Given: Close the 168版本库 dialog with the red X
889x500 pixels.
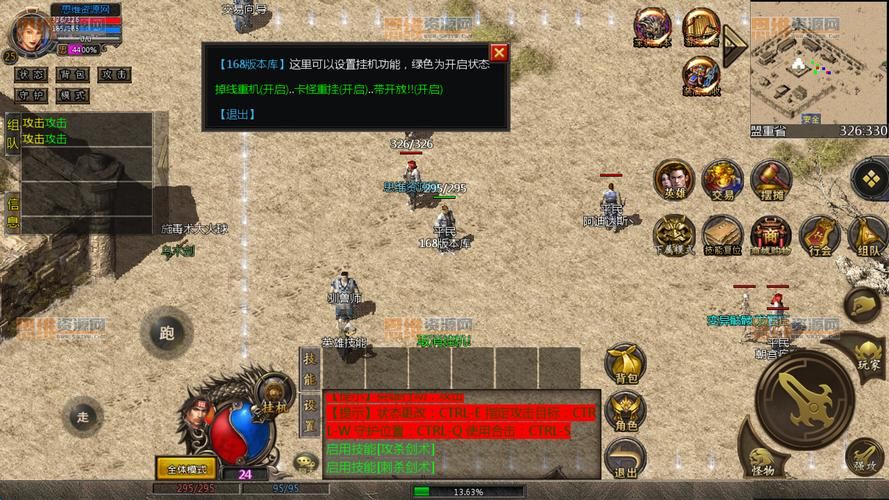Looking at the screenshot, I should click(498, 52).
